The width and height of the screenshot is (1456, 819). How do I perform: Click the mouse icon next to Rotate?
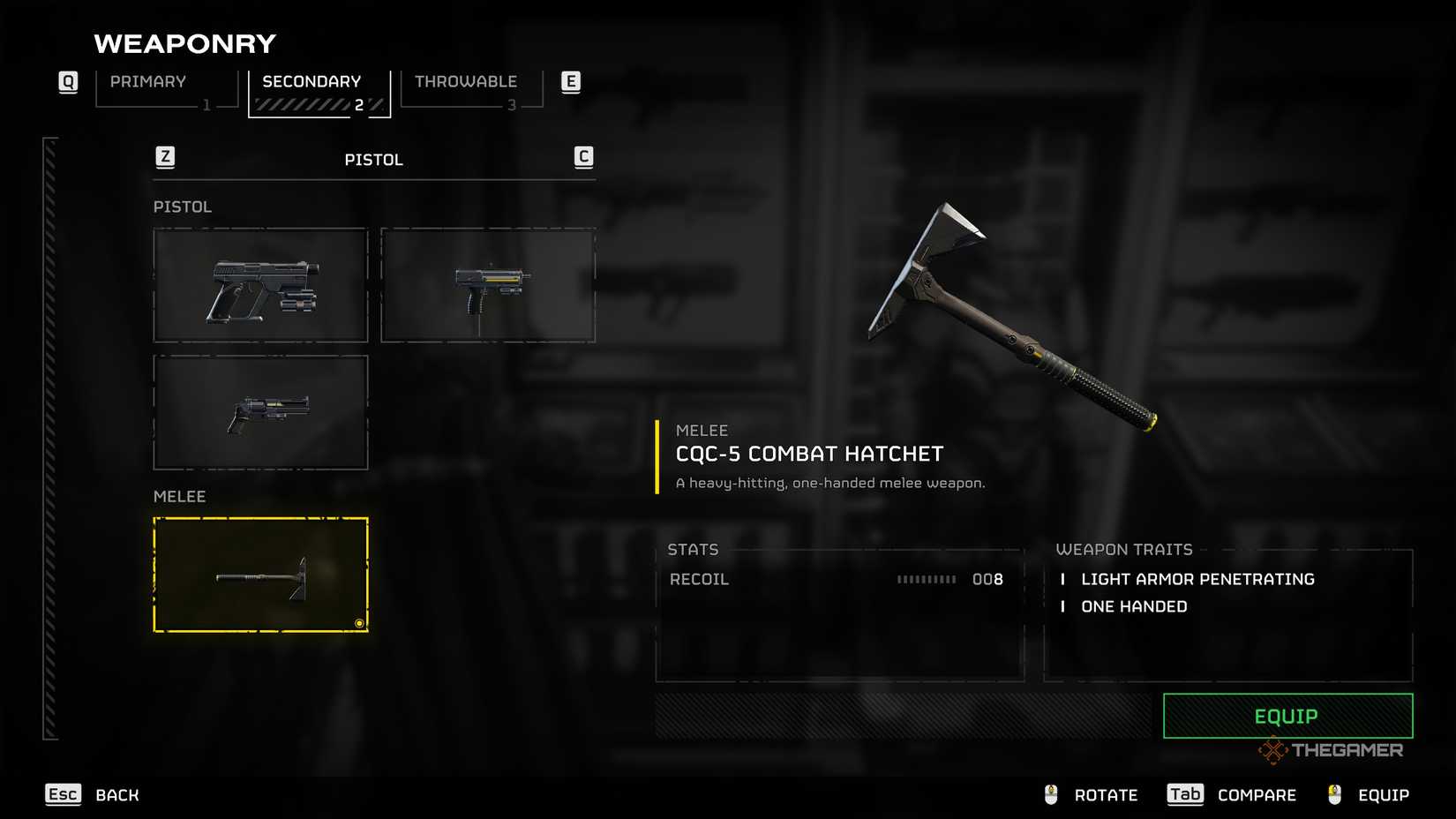pyautogui.click(x=1049, y=793)
